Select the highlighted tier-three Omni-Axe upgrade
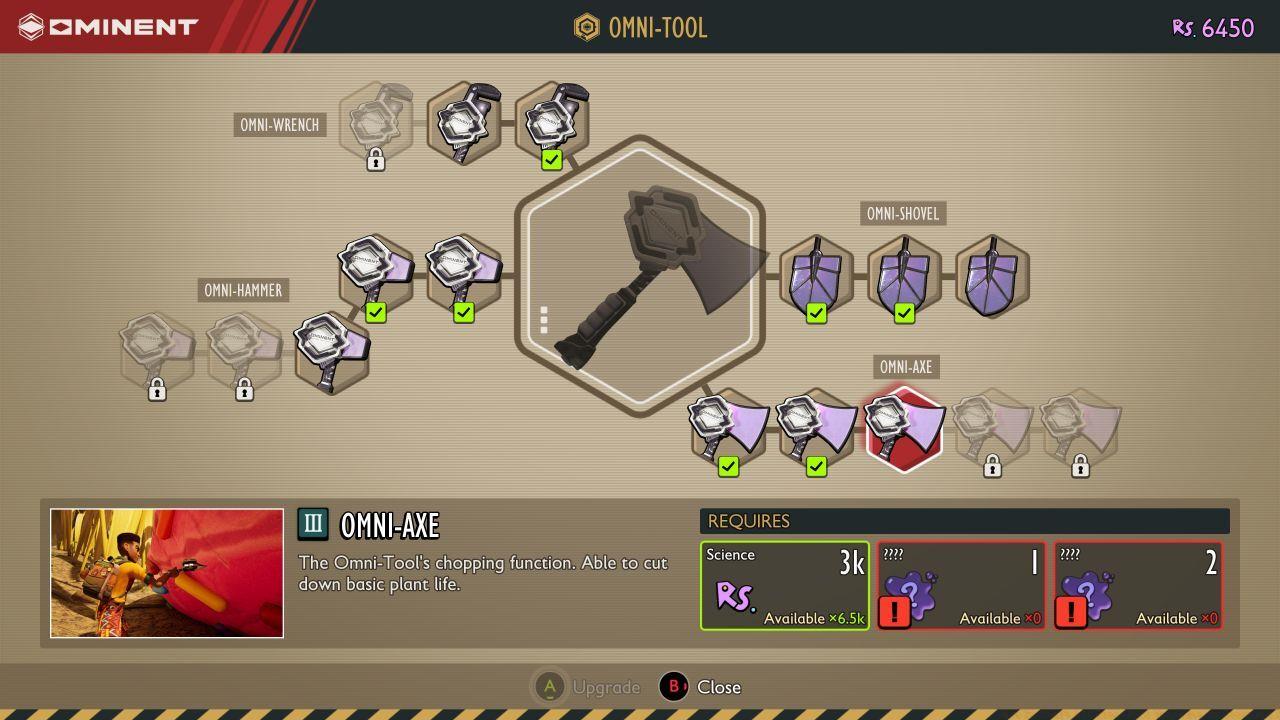This screenshot has height=720, width=1280. pos(903,427)
